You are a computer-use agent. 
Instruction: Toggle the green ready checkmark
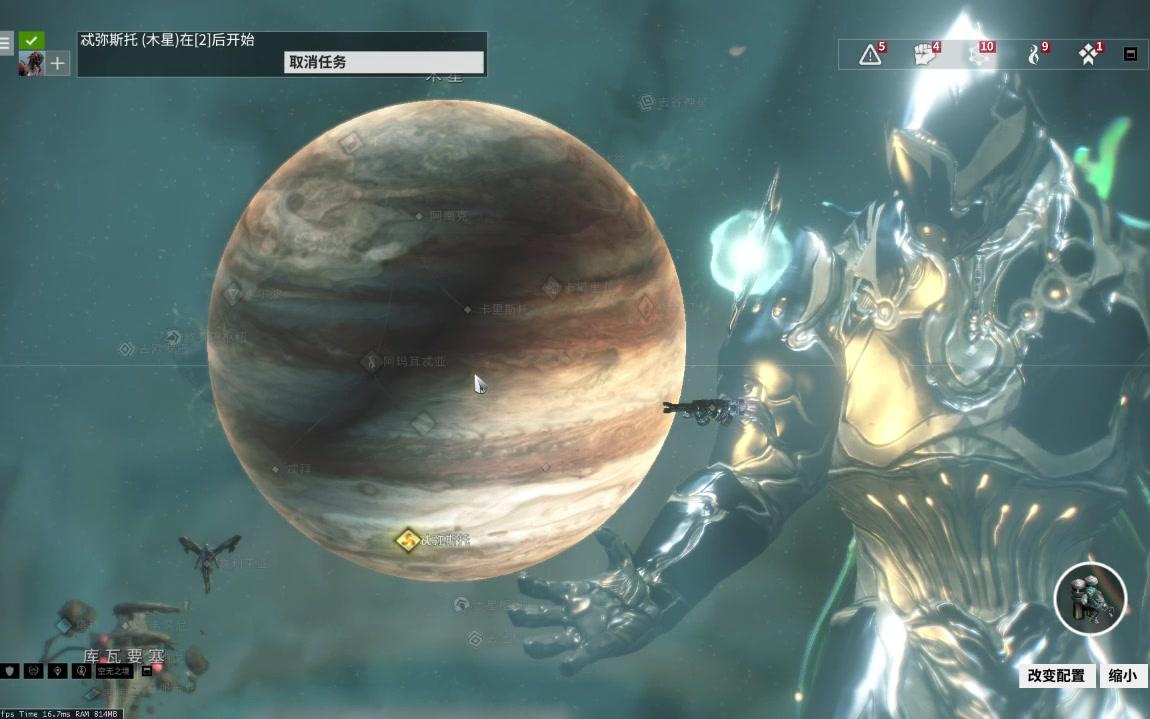coord(32,41)
